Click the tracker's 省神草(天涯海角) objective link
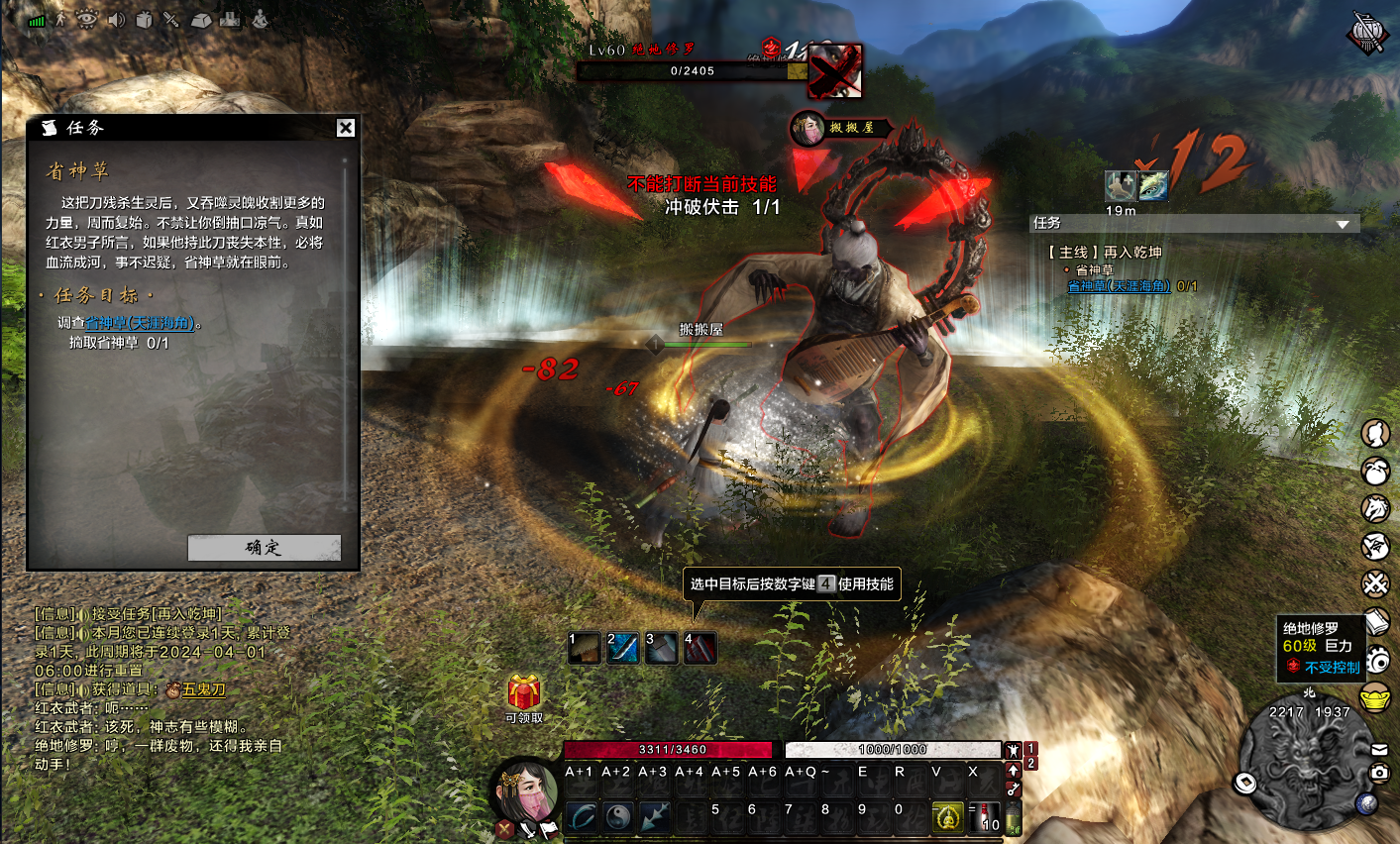Viewport: 1400px width, 844px height. pyautogui.click(x=1119, y=286)
